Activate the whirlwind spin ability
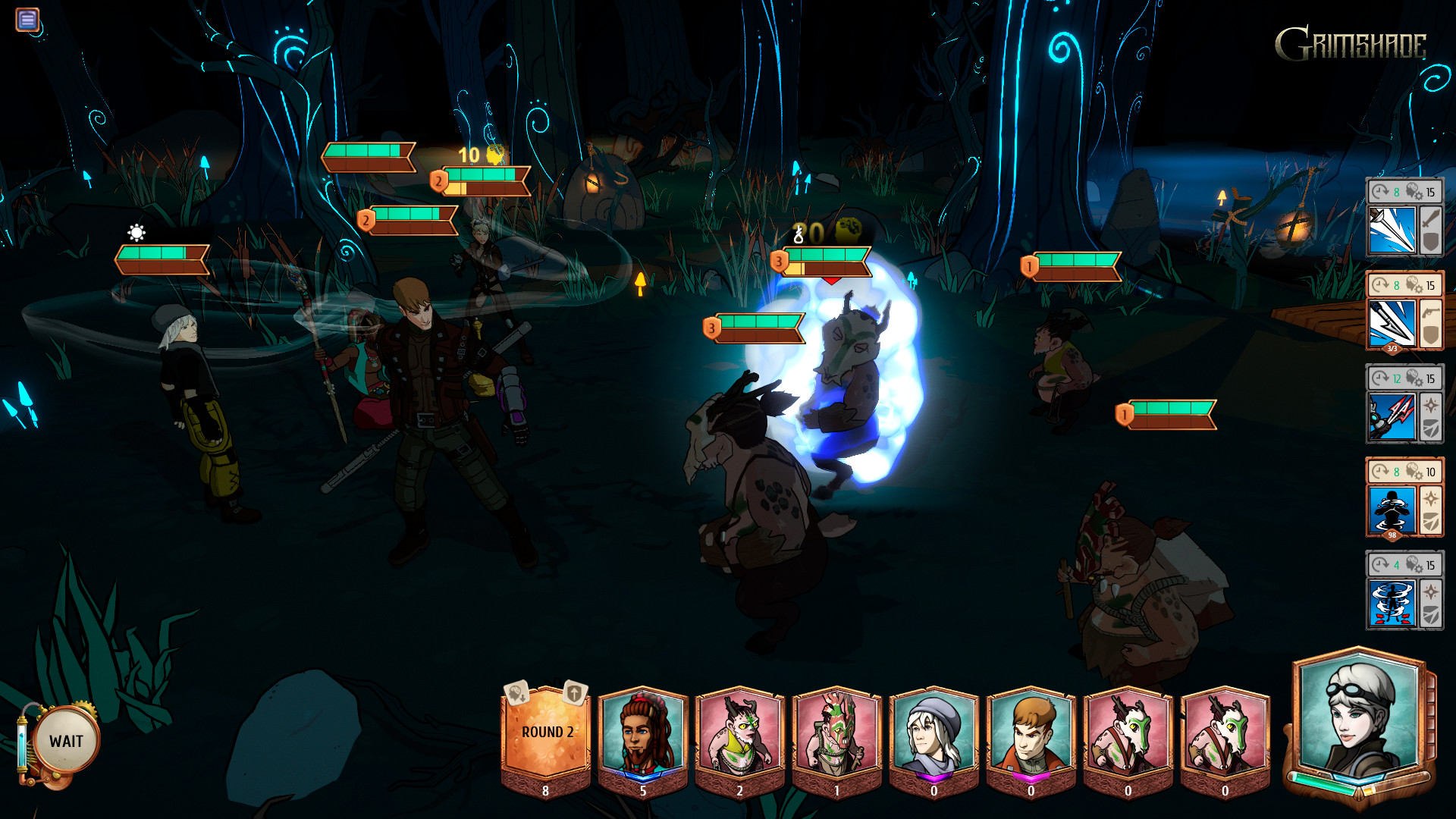The width and height of the screenshot is (1456, 819). [x=1392, y=603]
